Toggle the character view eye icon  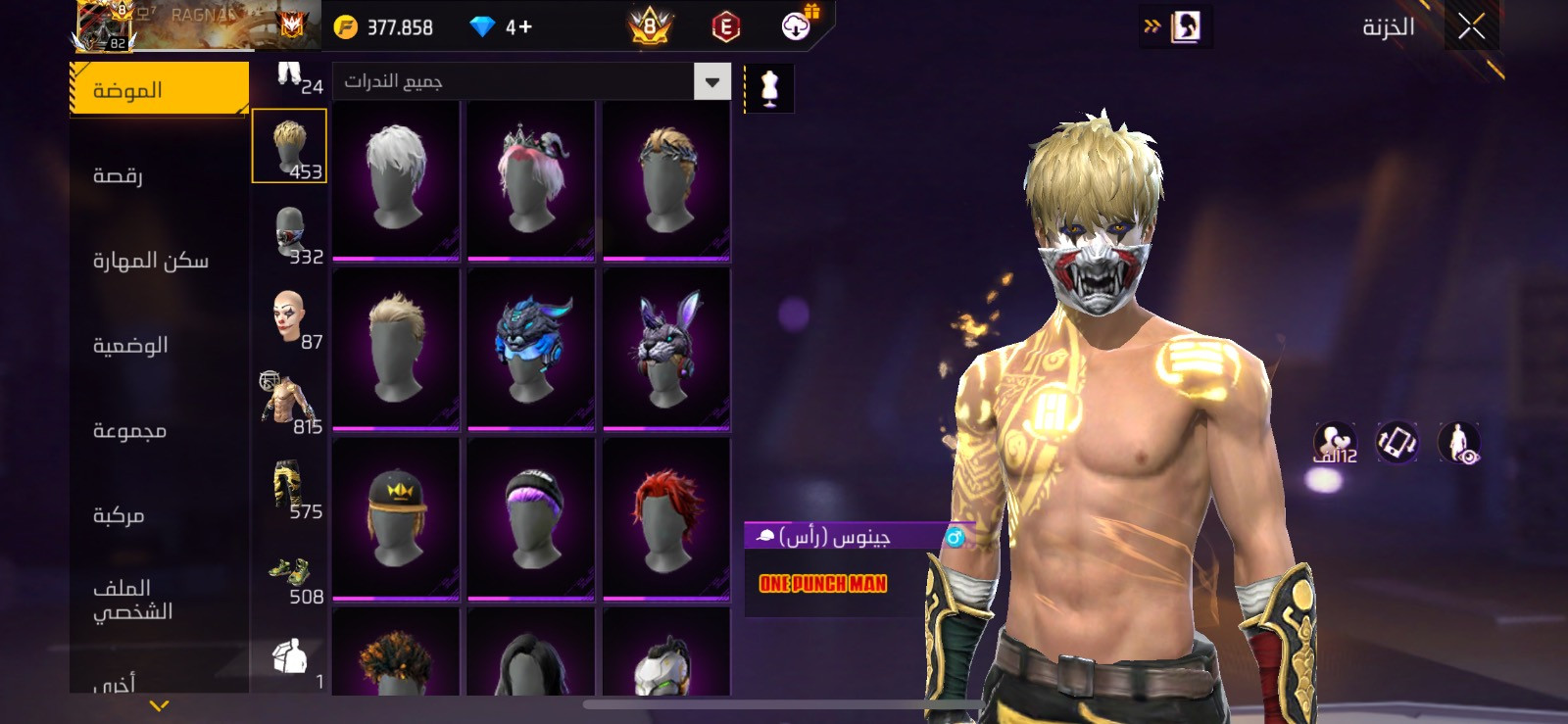point(1459,443)
